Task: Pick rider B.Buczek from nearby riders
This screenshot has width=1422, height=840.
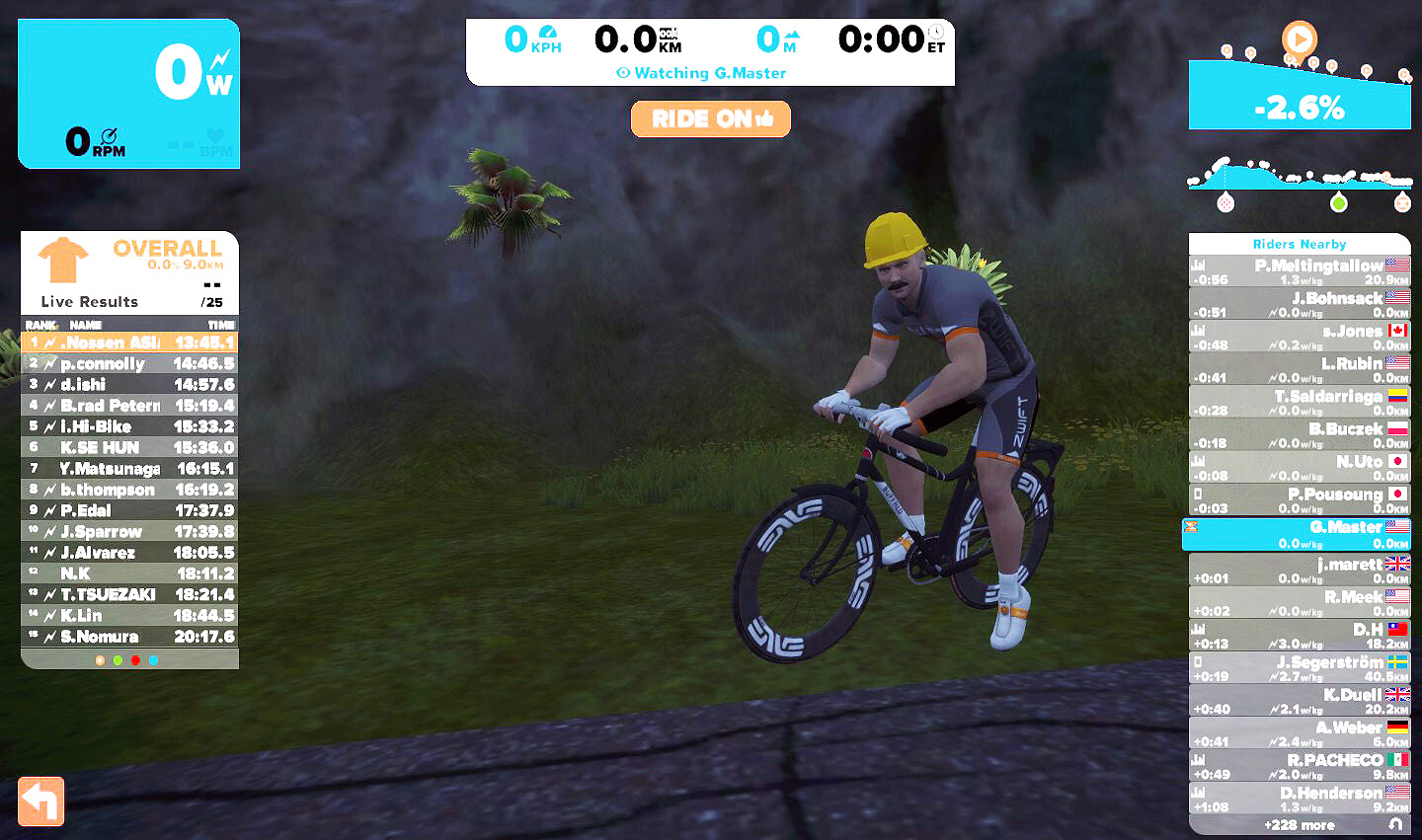Action: (x=1300, y=434)
